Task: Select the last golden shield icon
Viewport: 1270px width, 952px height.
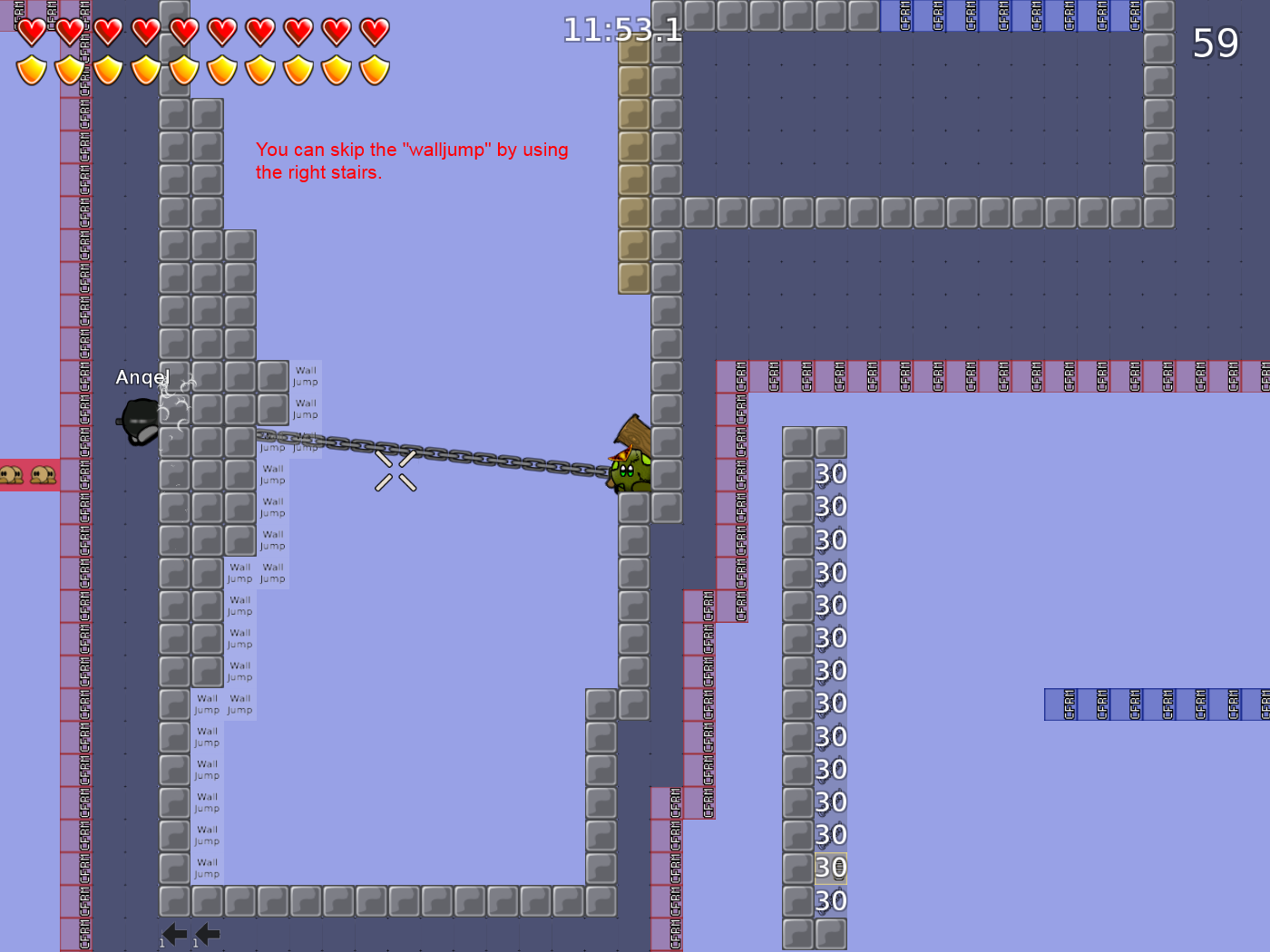Action: (x=374, y=69)
